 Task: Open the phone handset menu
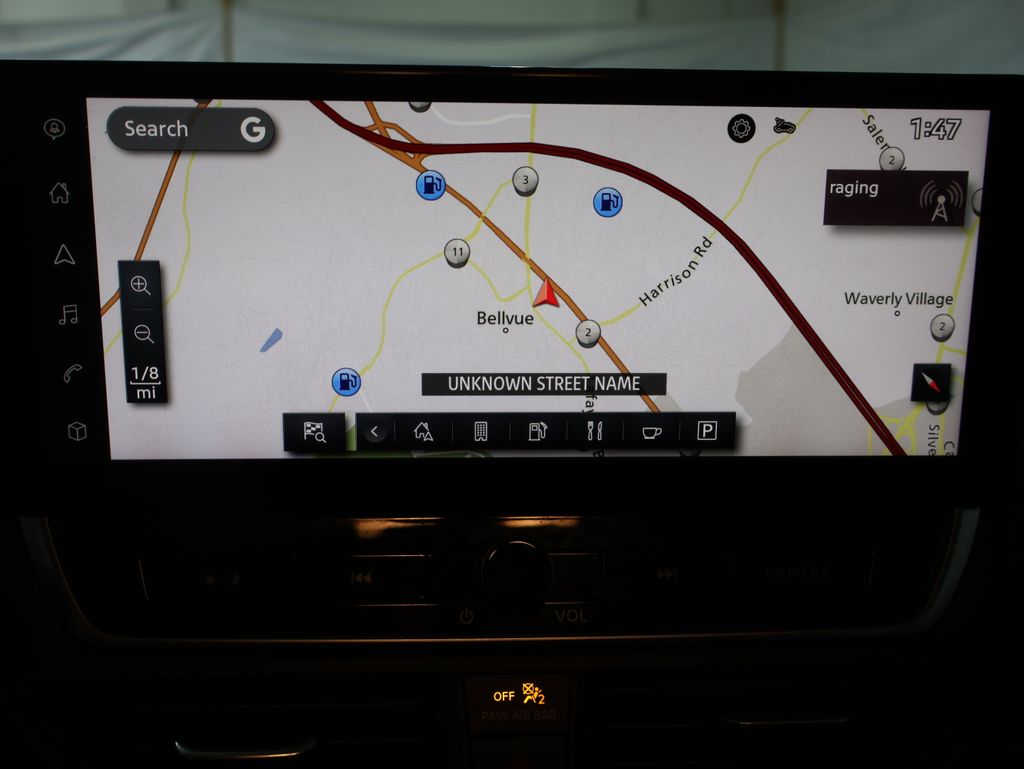72,373
